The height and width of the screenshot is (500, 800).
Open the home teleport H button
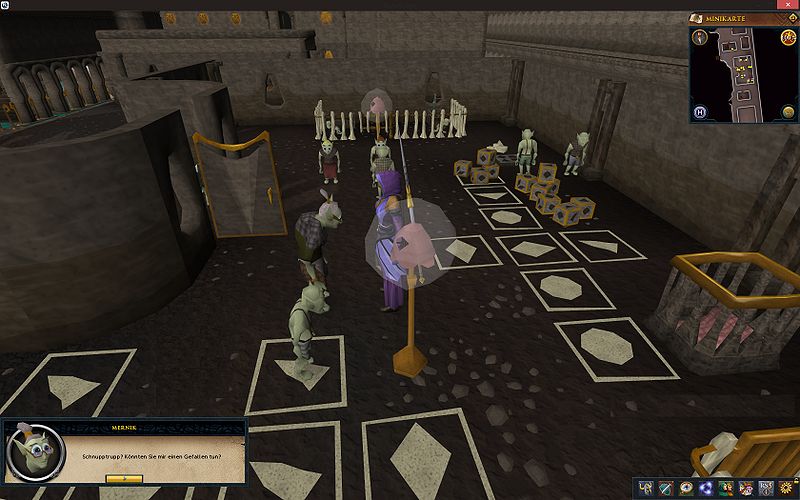pos(700,111)
